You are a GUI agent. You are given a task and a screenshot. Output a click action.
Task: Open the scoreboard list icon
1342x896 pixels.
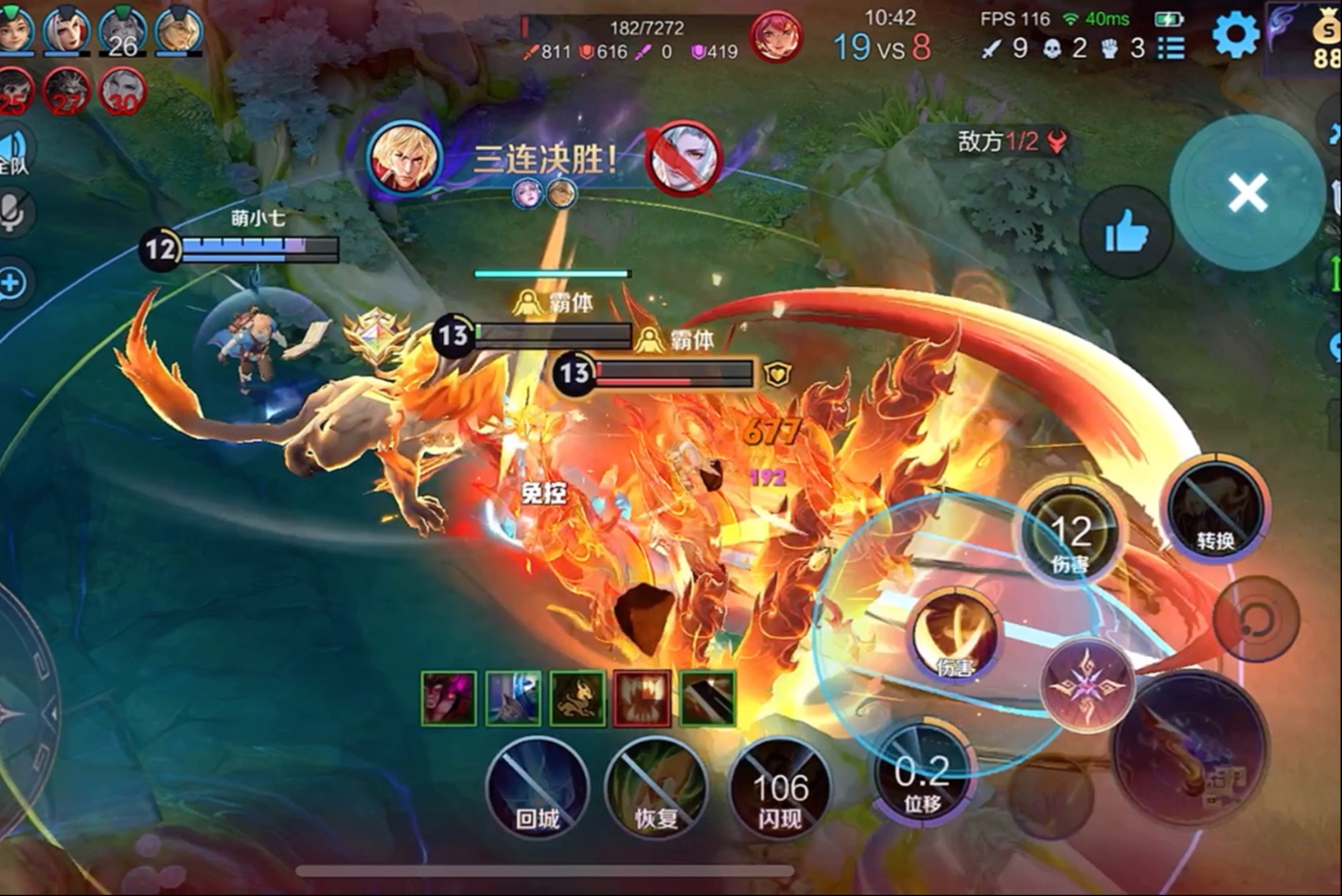pos(1171,47)
